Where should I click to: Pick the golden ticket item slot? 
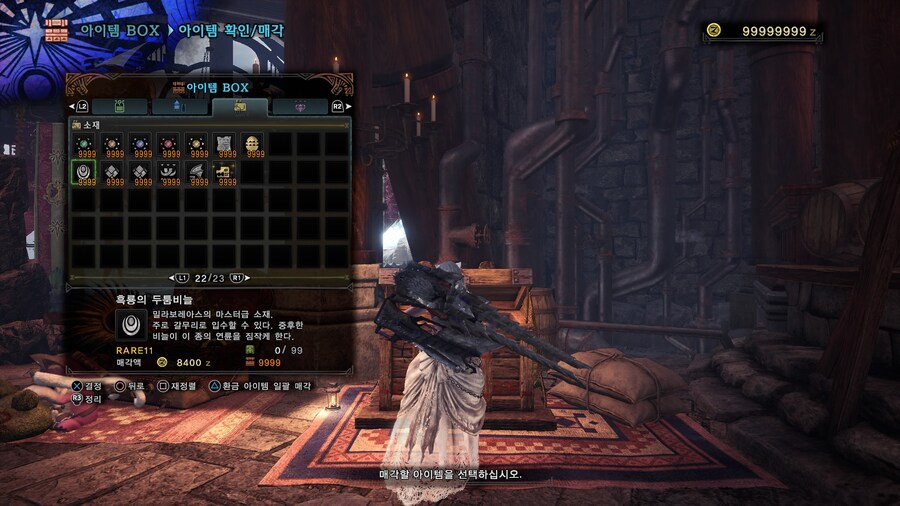(x=225, y=174)
